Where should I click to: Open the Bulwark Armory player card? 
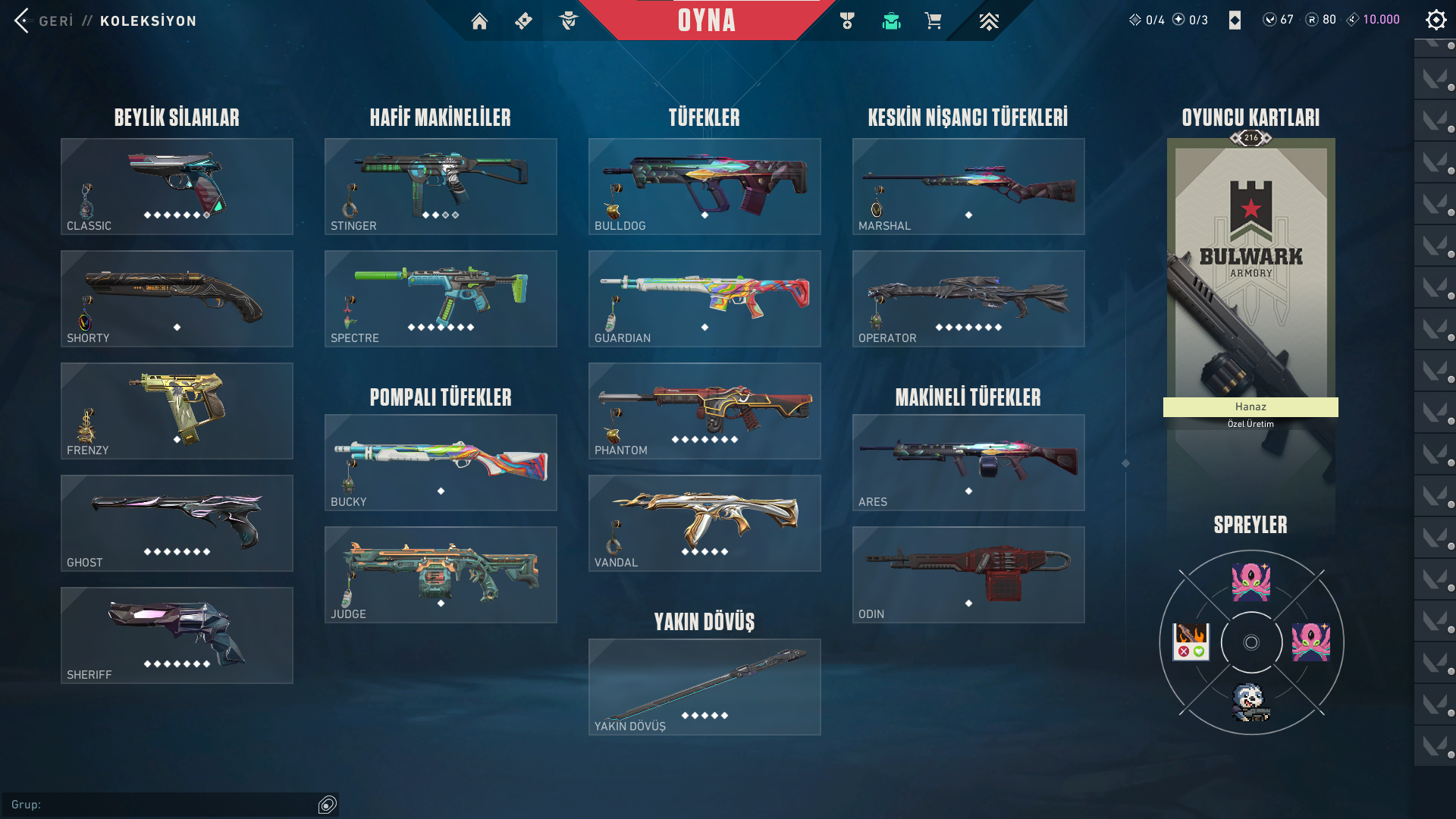pos(1250,273)
